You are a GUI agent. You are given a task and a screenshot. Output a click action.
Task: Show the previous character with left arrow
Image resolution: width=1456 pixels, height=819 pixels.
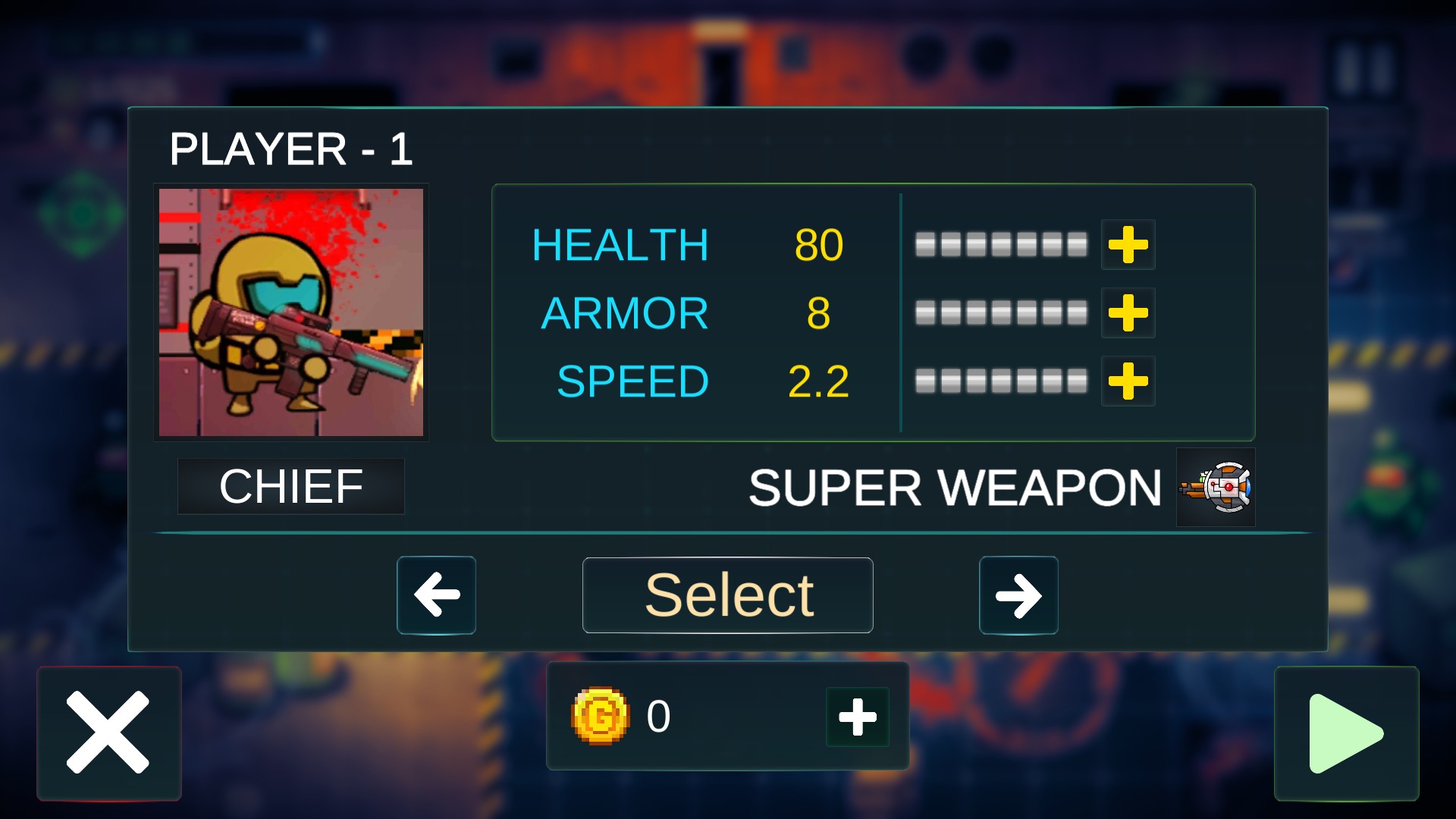tap(436, 595)
